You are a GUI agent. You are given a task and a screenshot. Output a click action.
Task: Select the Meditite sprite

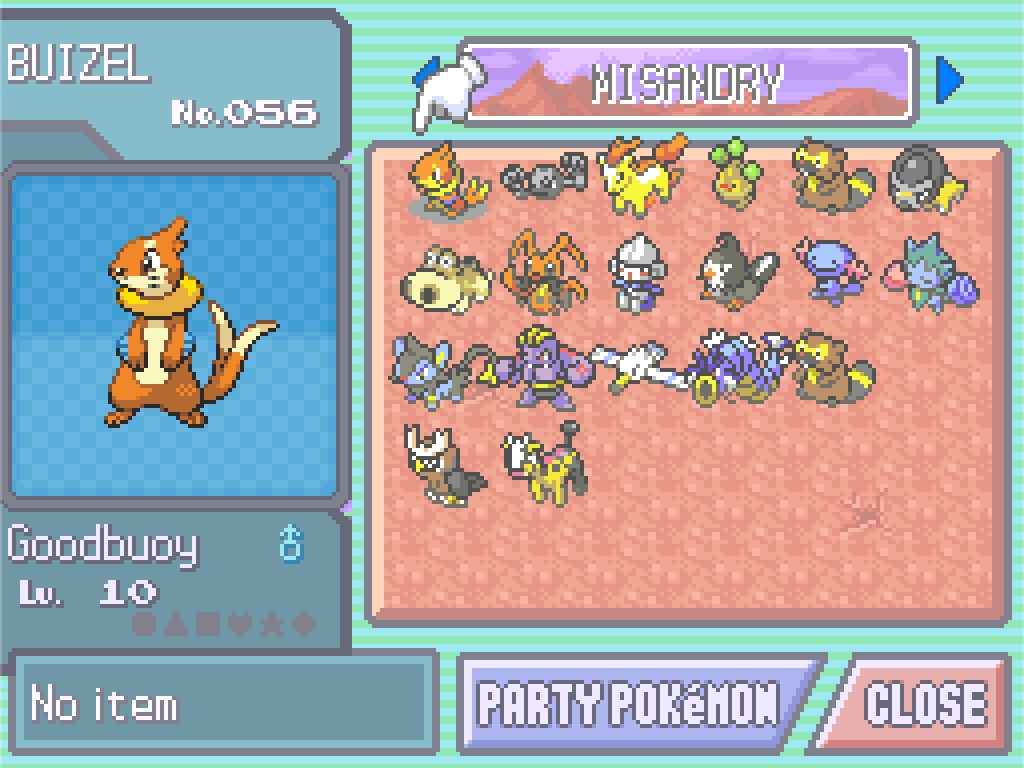coord(635,272)
